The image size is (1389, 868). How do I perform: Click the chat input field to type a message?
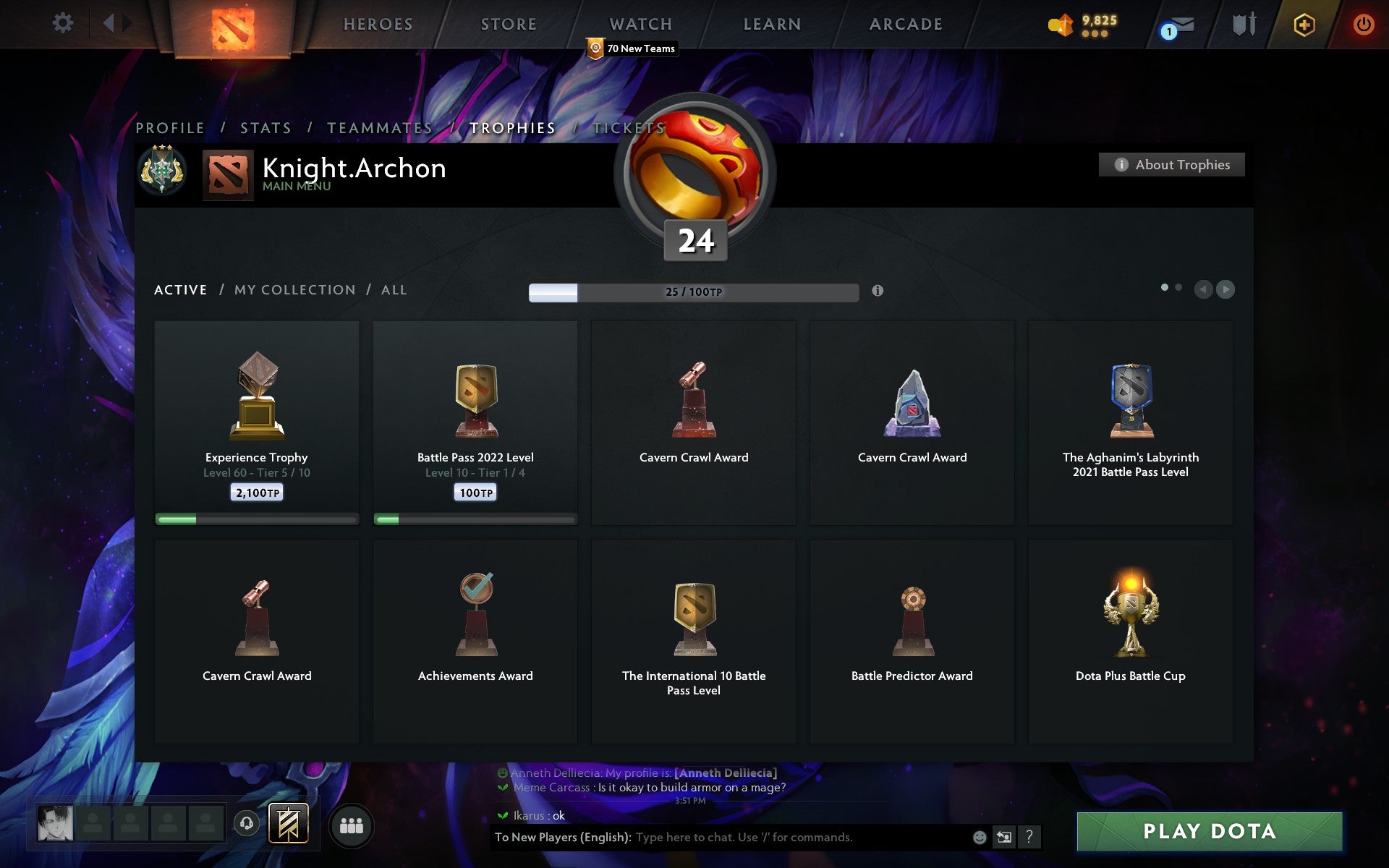760,838
